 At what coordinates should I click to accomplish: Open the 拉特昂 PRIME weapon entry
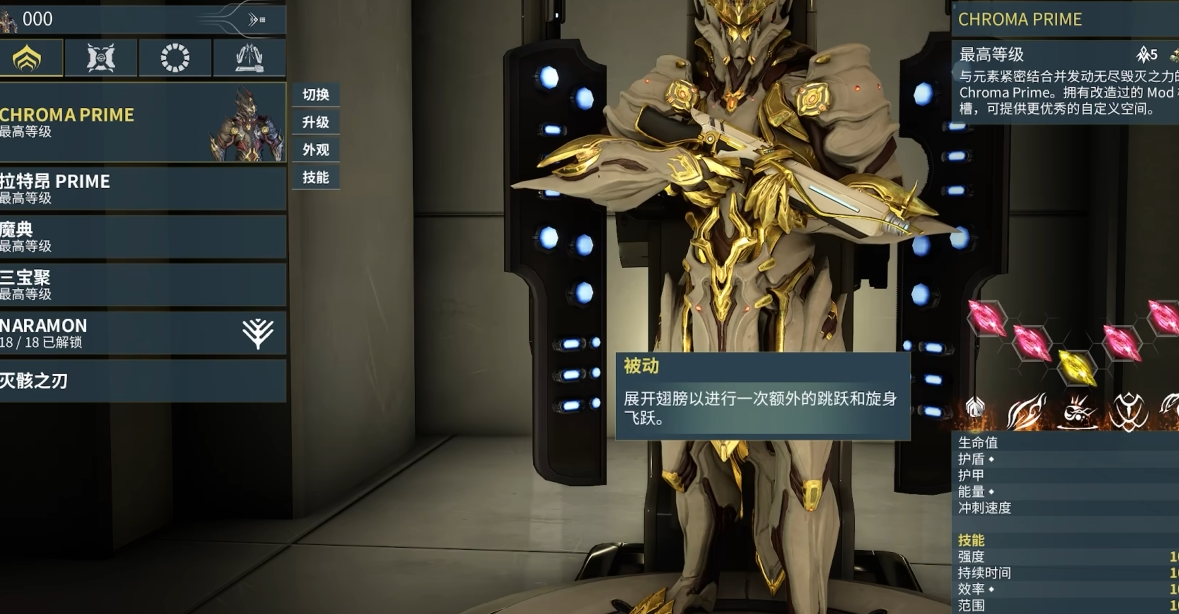(140, 188)
